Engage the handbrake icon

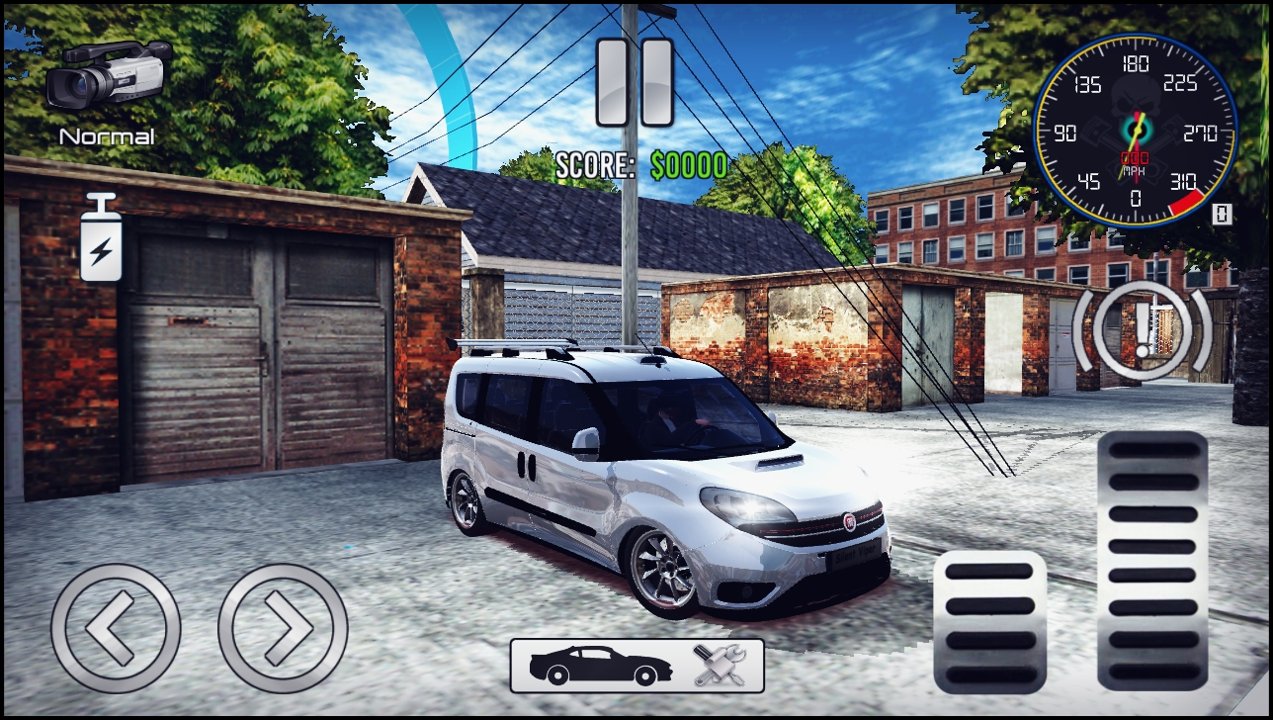pyautogui.click(x=1142, y=330)
